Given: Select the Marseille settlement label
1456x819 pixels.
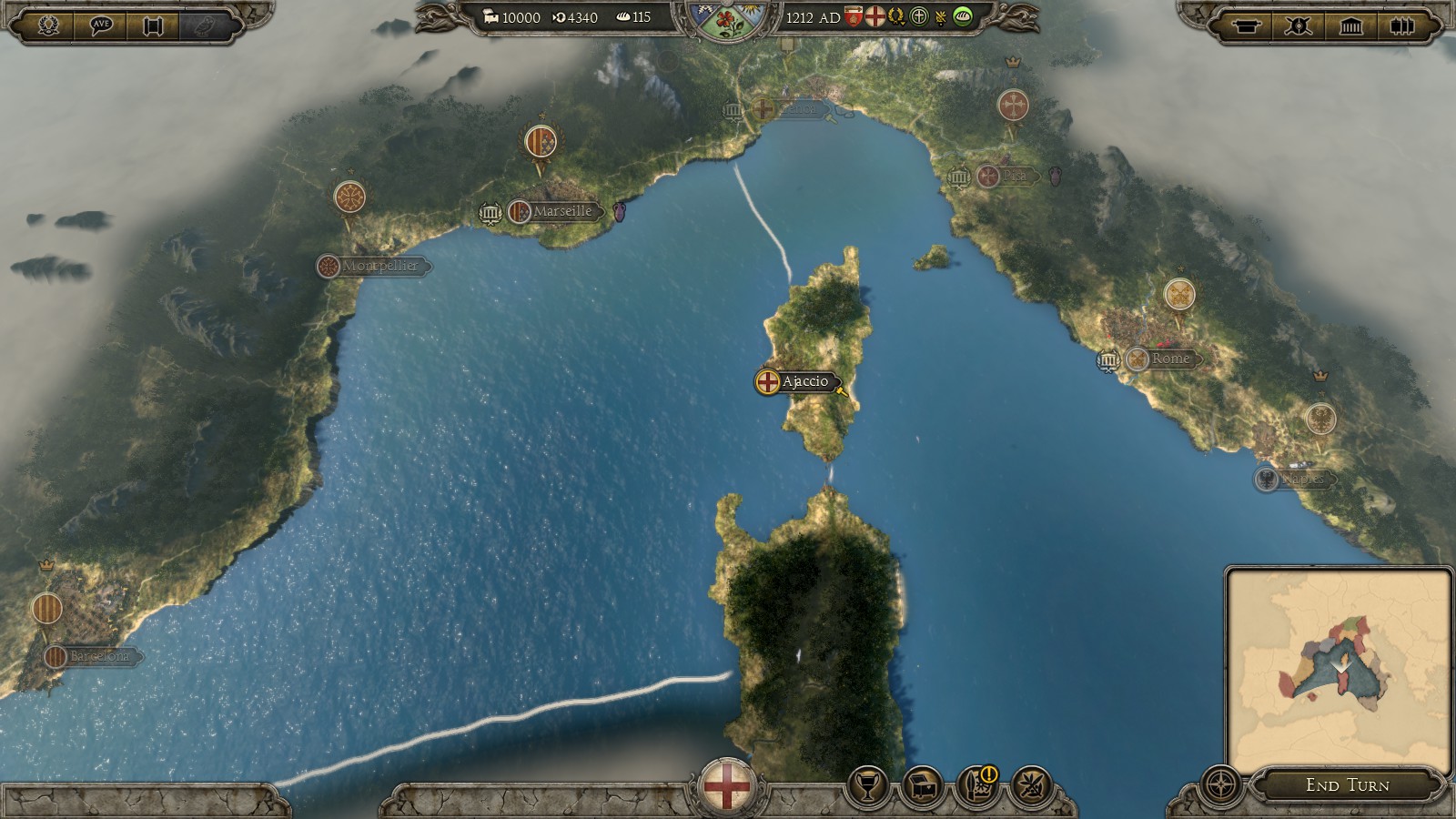Looking at the screenshot, I should click(561, 211).
